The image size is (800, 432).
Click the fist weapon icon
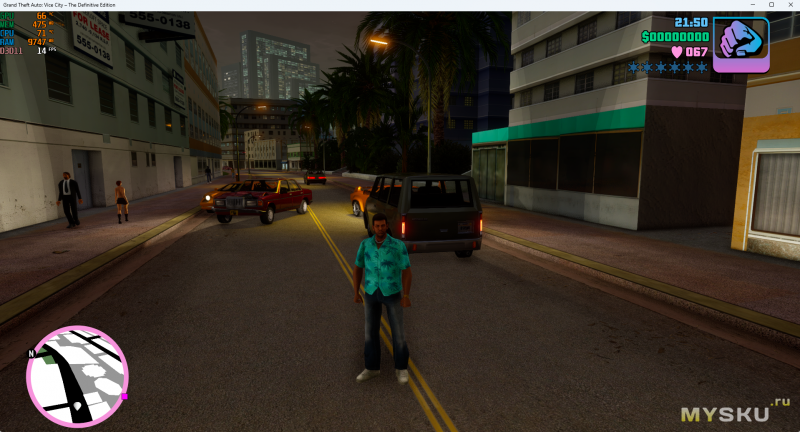[741, 44]
